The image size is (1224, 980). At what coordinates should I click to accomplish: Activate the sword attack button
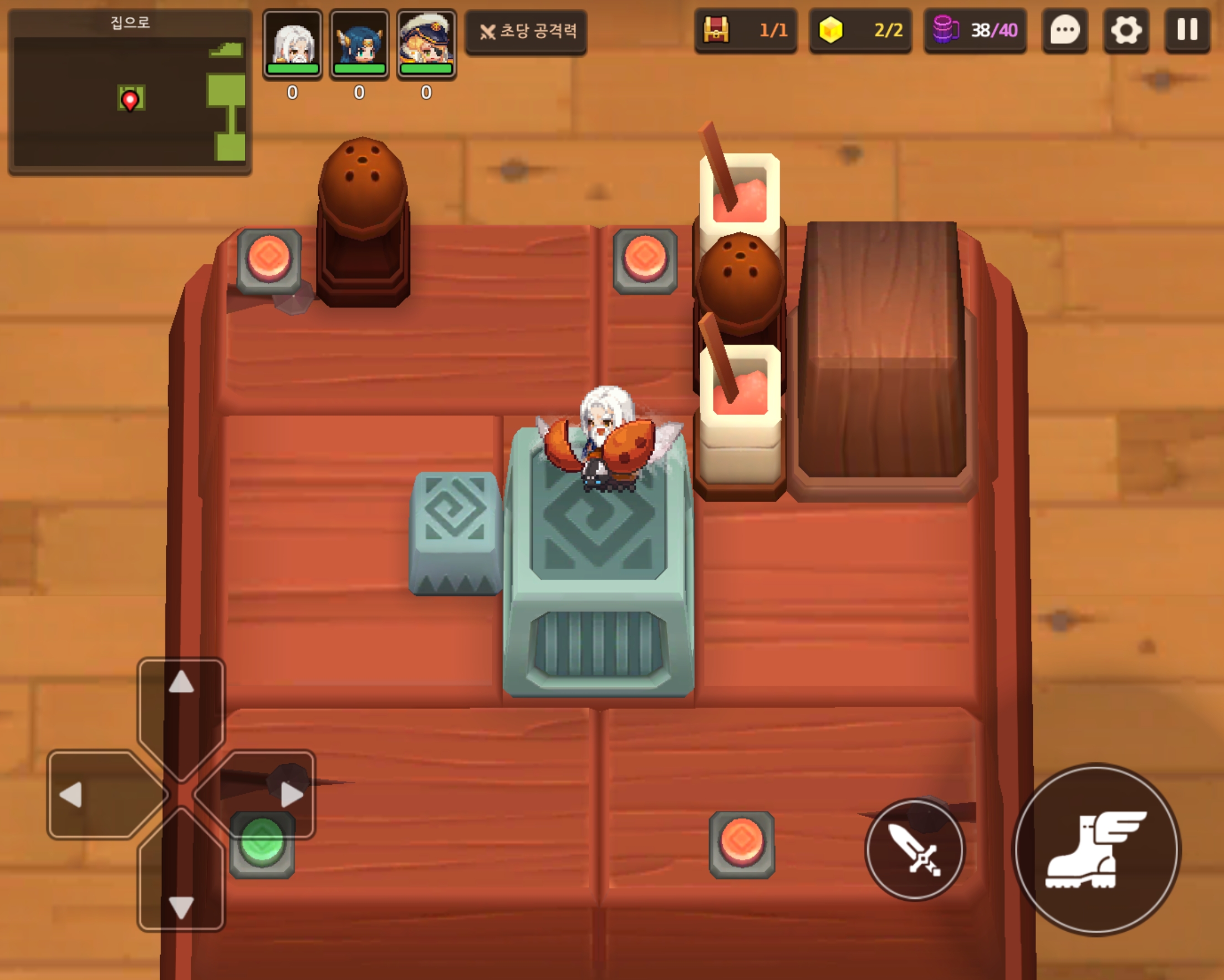pos(914,849)
